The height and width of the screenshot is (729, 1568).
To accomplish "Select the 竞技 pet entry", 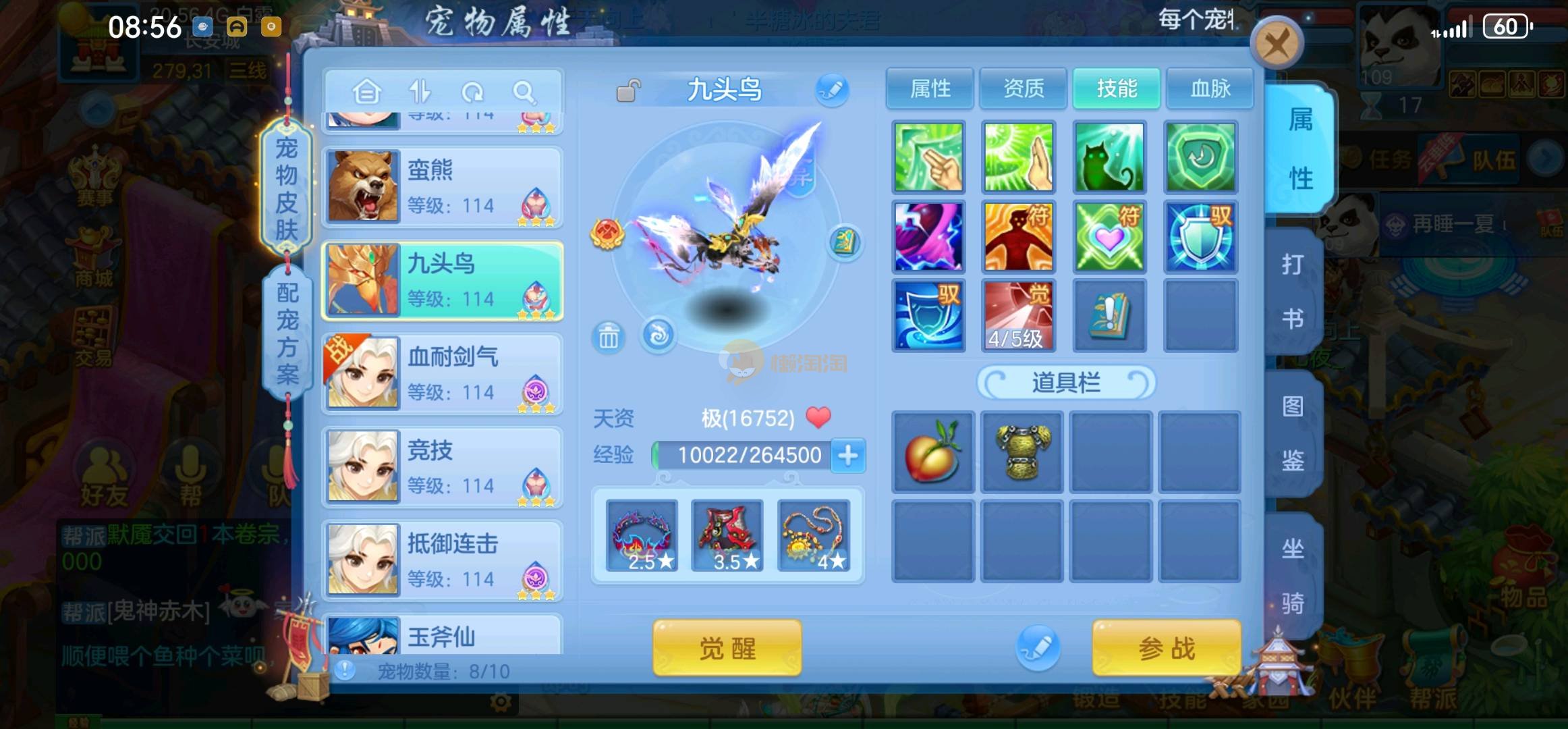I will 443,466.
